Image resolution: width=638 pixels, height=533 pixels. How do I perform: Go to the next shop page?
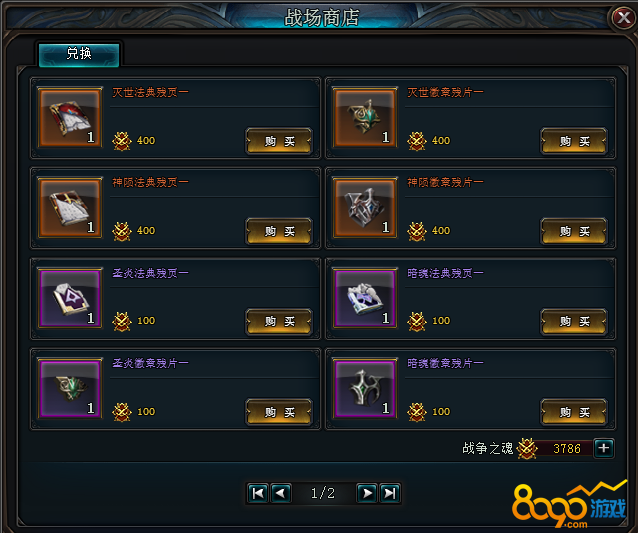coord(367,492)
